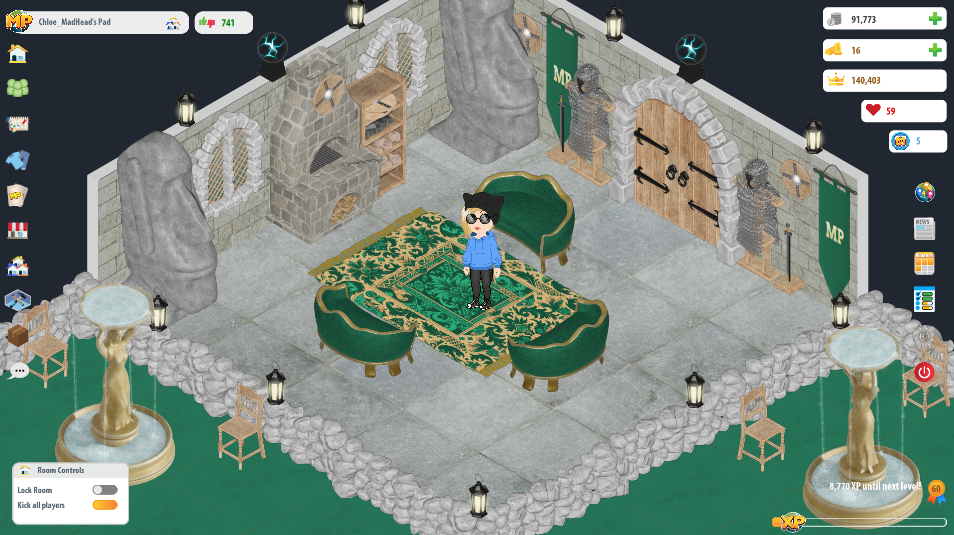Click the Kick all players button
This screenshot has height=535, width=954.
104,505
